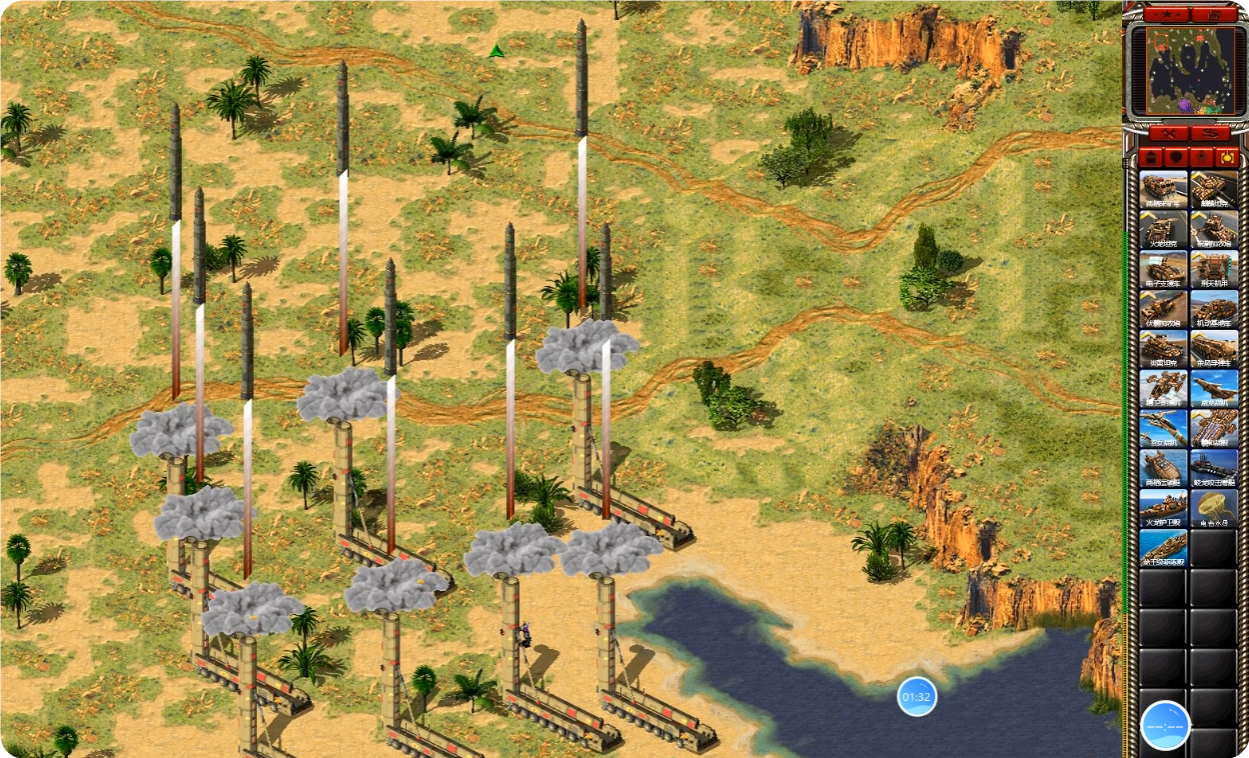Build the attack submarine unit
This screenshot has height=758, width=1249.
(1214, 469)
